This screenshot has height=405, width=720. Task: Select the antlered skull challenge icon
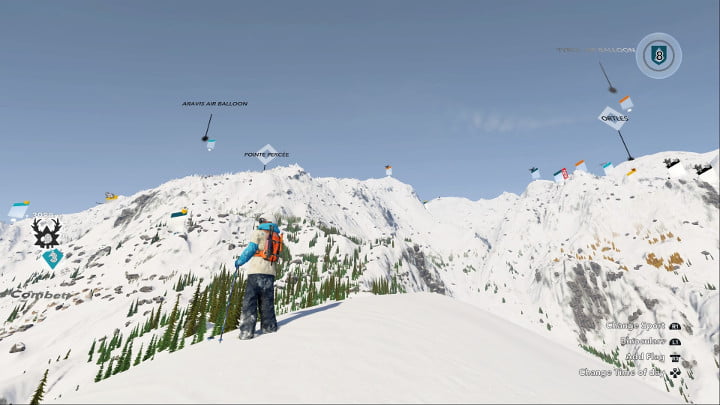pos(46,233)
